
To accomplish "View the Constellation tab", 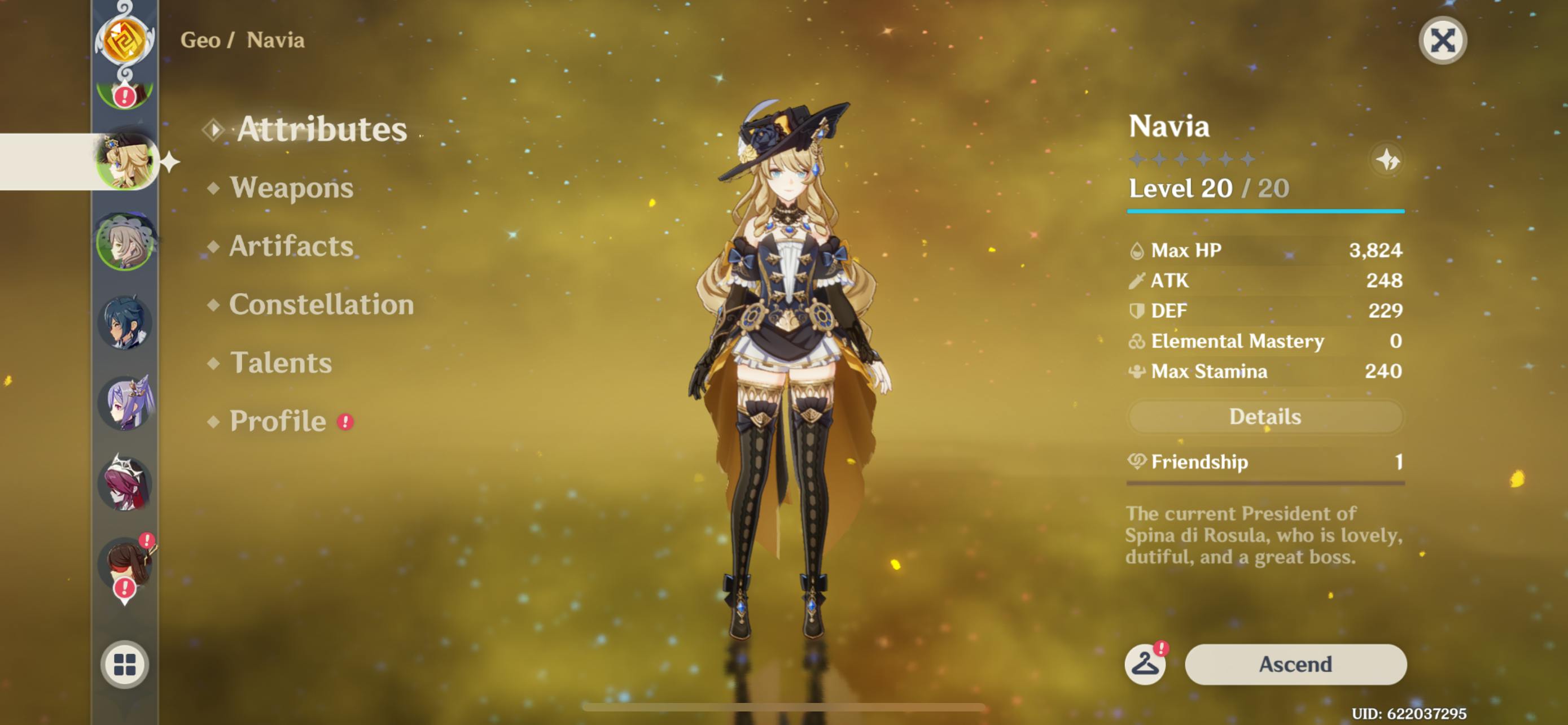I will (321, 304).
